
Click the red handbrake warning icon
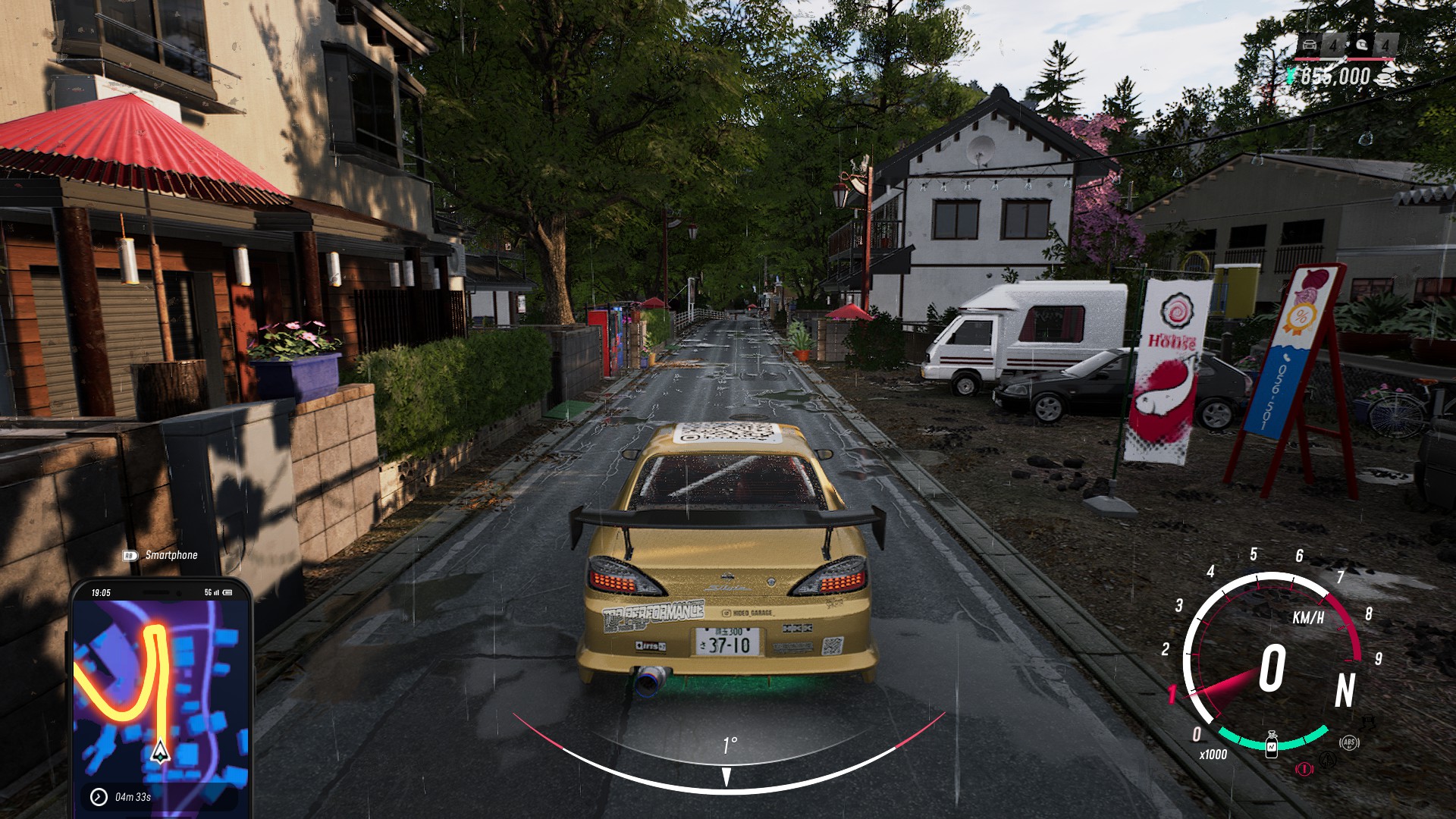pos(1304,768)
